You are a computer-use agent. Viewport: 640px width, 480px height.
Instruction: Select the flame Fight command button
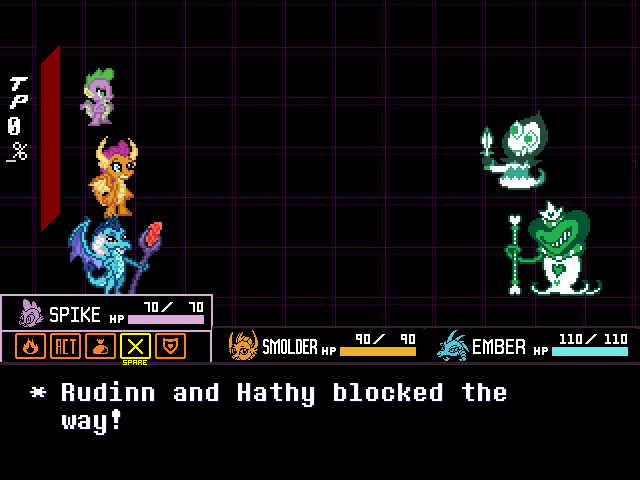pyautogui.click(x=30, y=346)
